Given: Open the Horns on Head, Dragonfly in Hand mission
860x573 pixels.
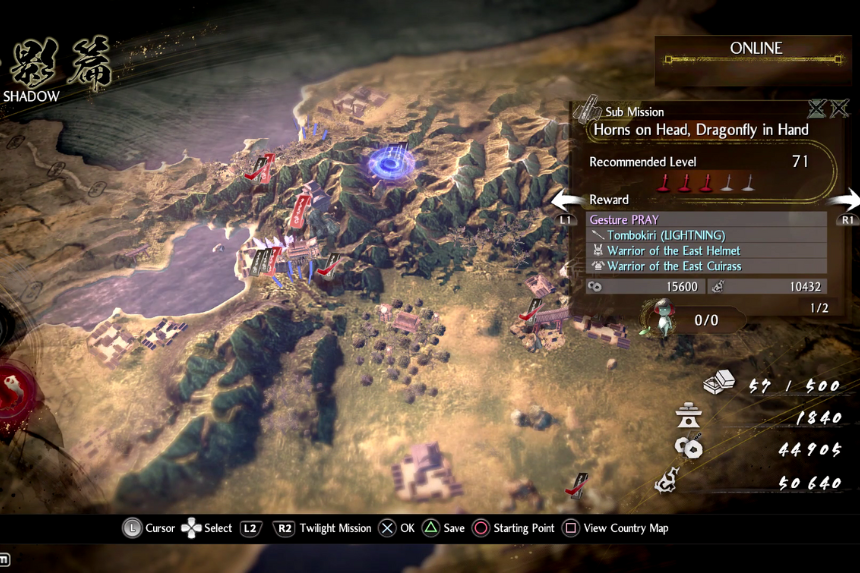Looking at the screenshot, I should coord(700,129).
